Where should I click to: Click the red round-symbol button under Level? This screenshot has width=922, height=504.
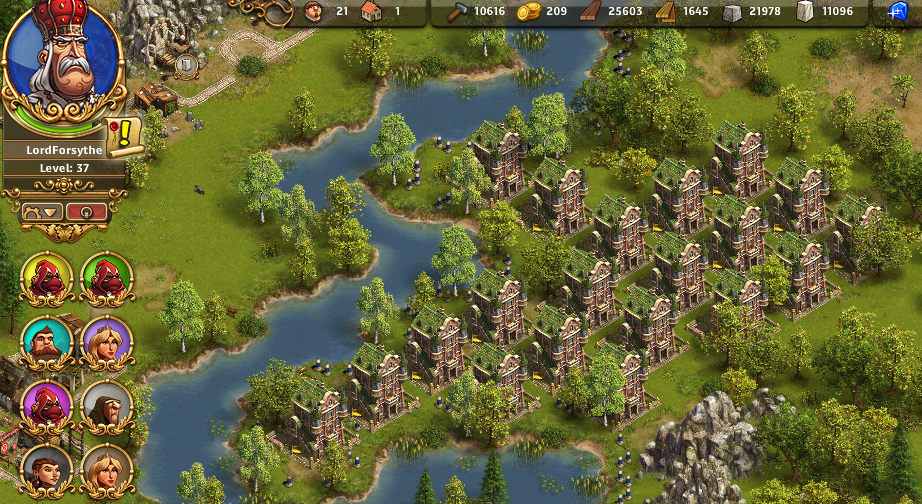coord(86,211)
